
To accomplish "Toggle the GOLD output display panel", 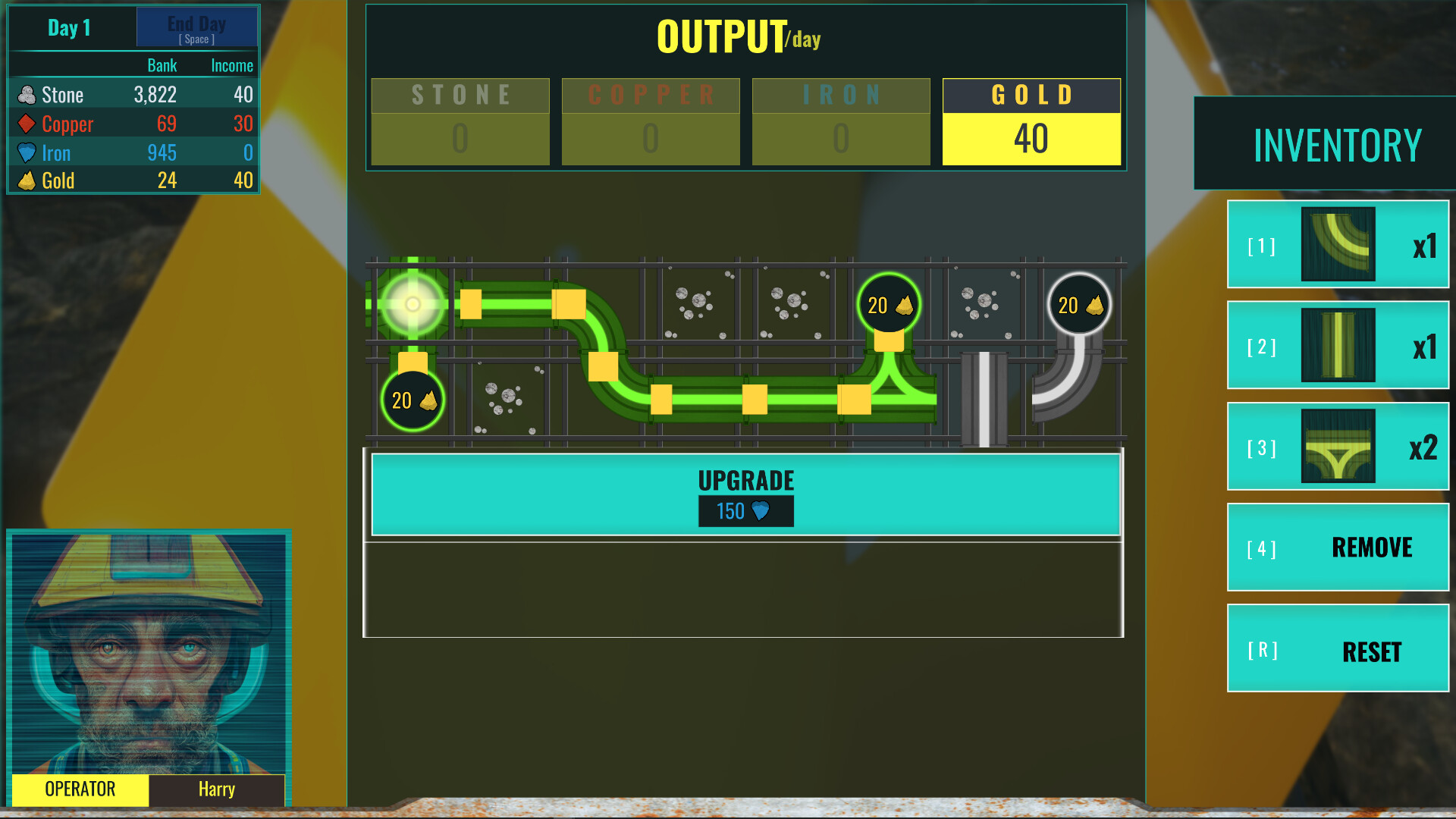I will point(1031,121).
